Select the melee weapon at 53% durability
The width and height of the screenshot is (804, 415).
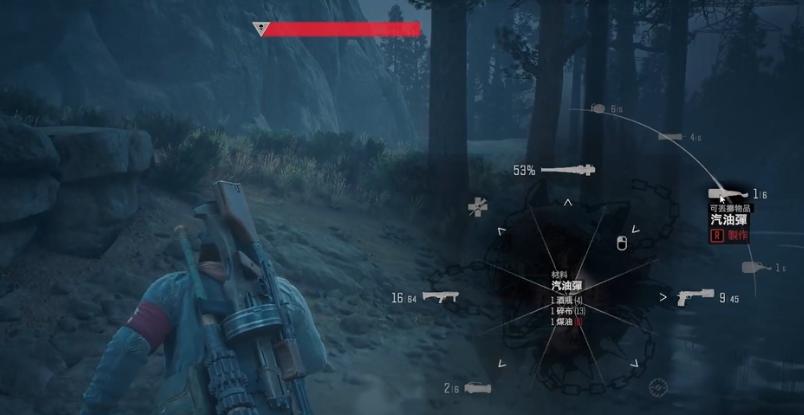568,170
